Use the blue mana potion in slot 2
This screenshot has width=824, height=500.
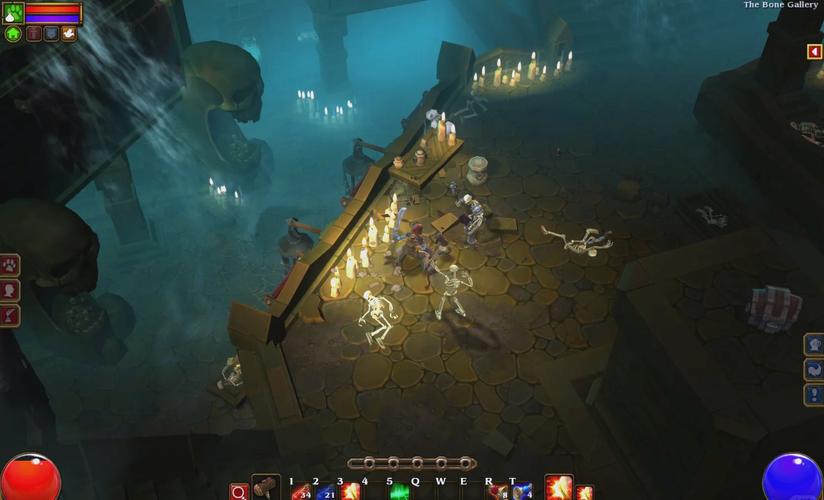(x=325, y=491)
